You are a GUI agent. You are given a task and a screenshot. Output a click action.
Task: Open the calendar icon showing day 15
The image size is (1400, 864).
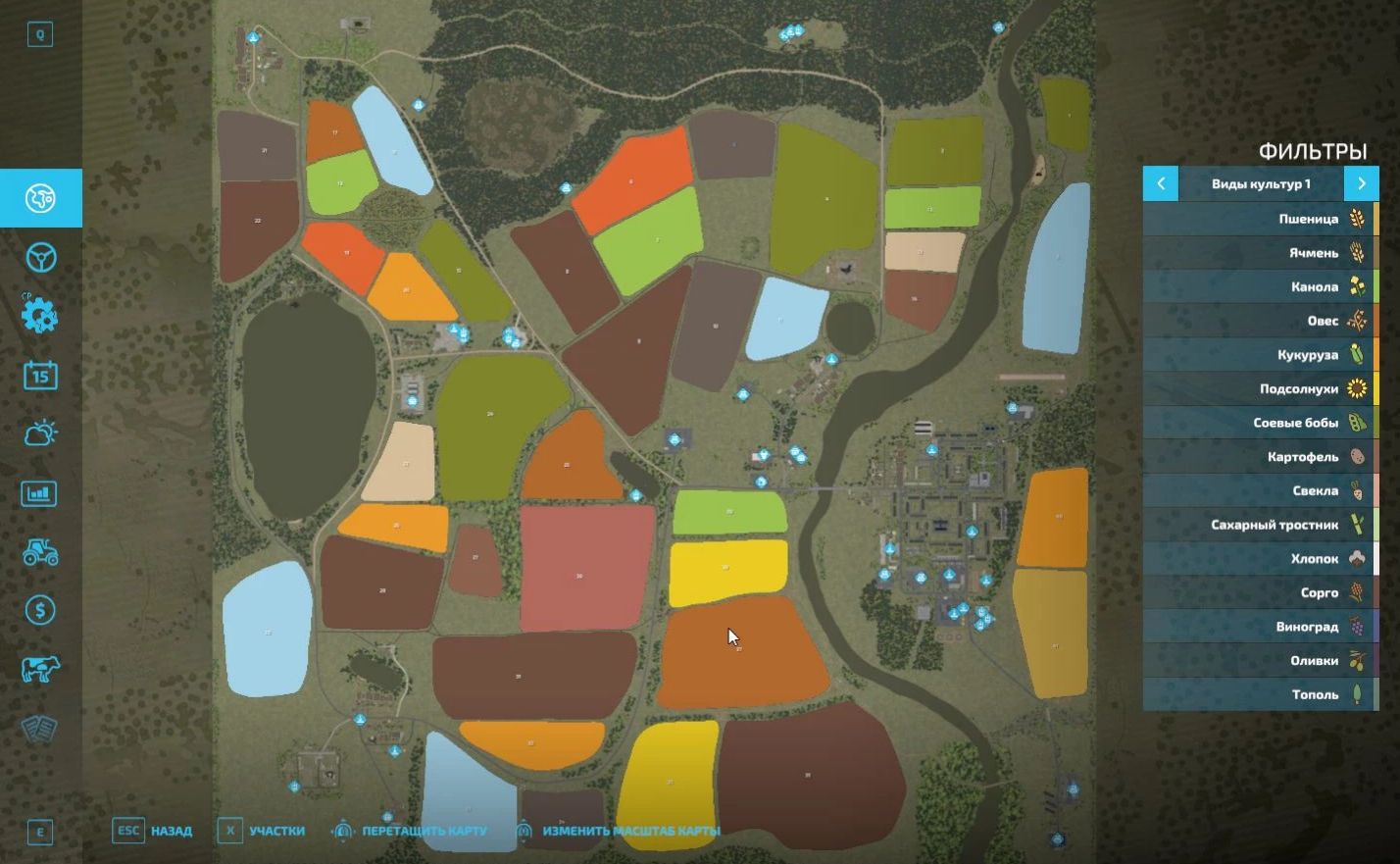(x=40, y=375)
